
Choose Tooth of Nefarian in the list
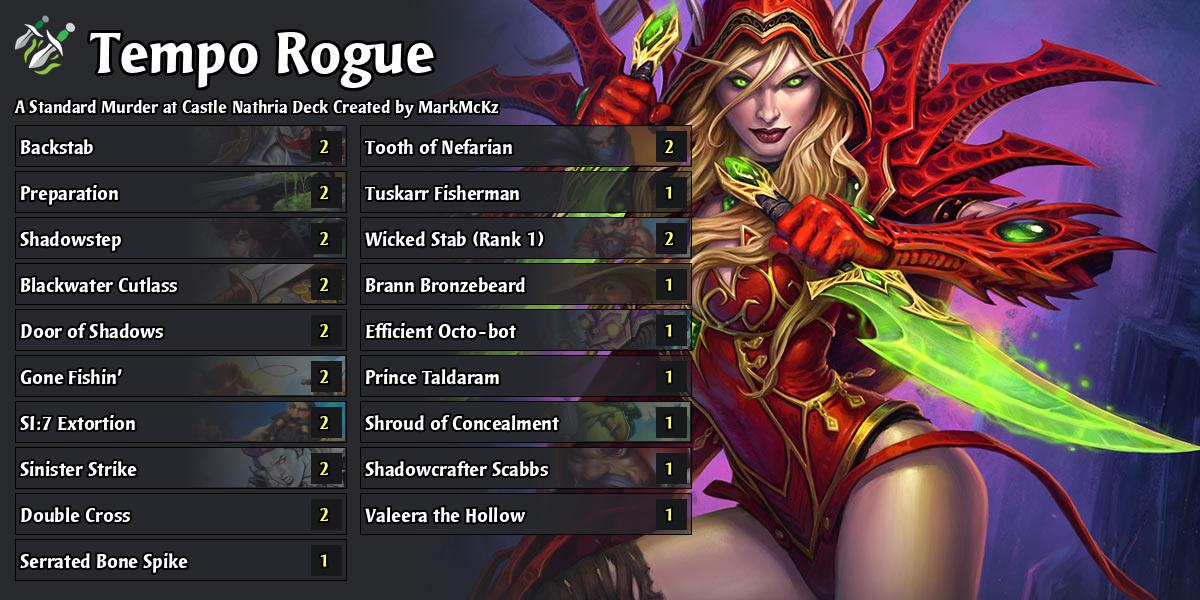pyautogui.click(x=525, y=148)
